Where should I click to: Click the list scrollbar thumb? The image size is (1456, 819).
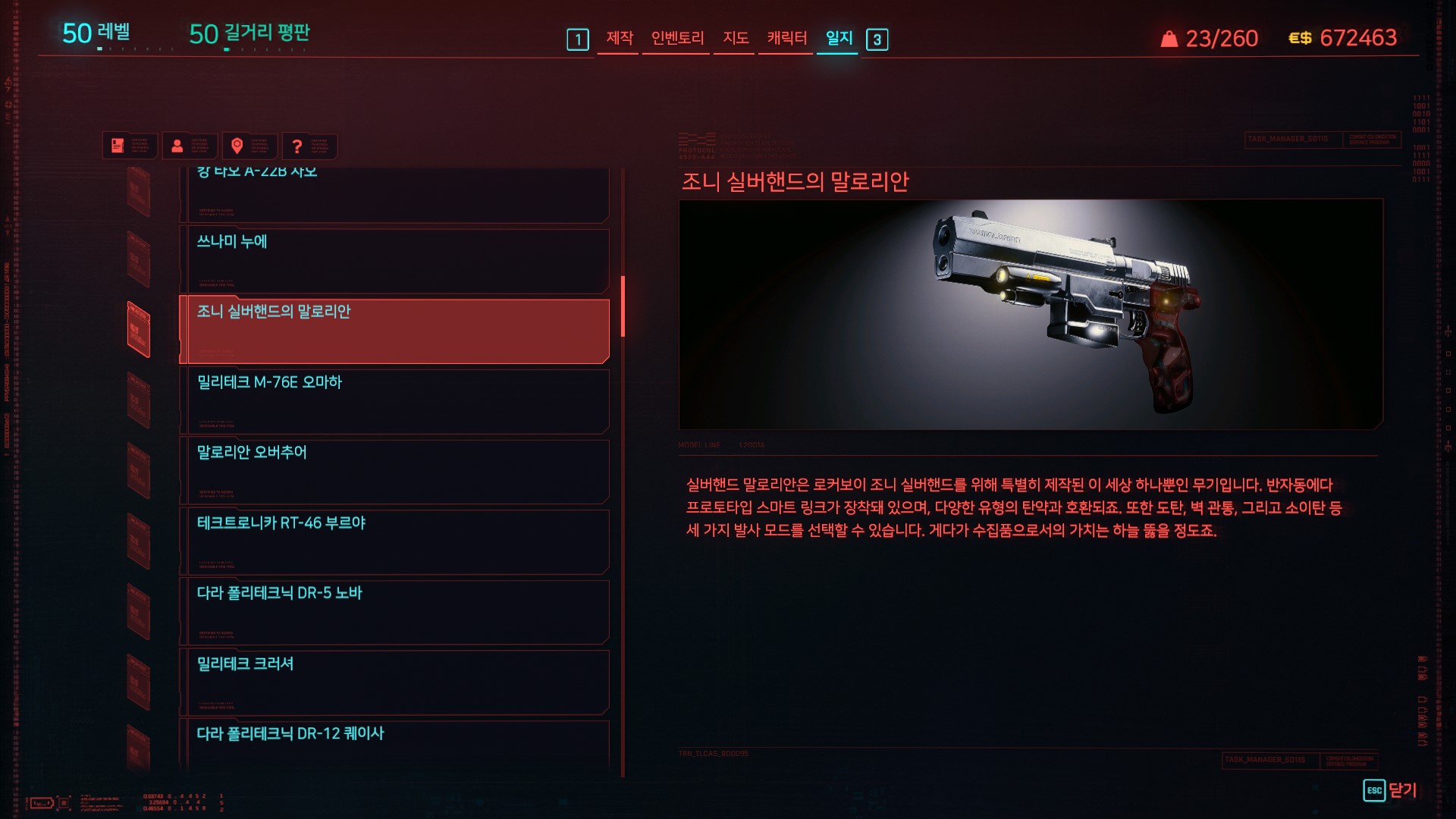(x=623, y=306)
